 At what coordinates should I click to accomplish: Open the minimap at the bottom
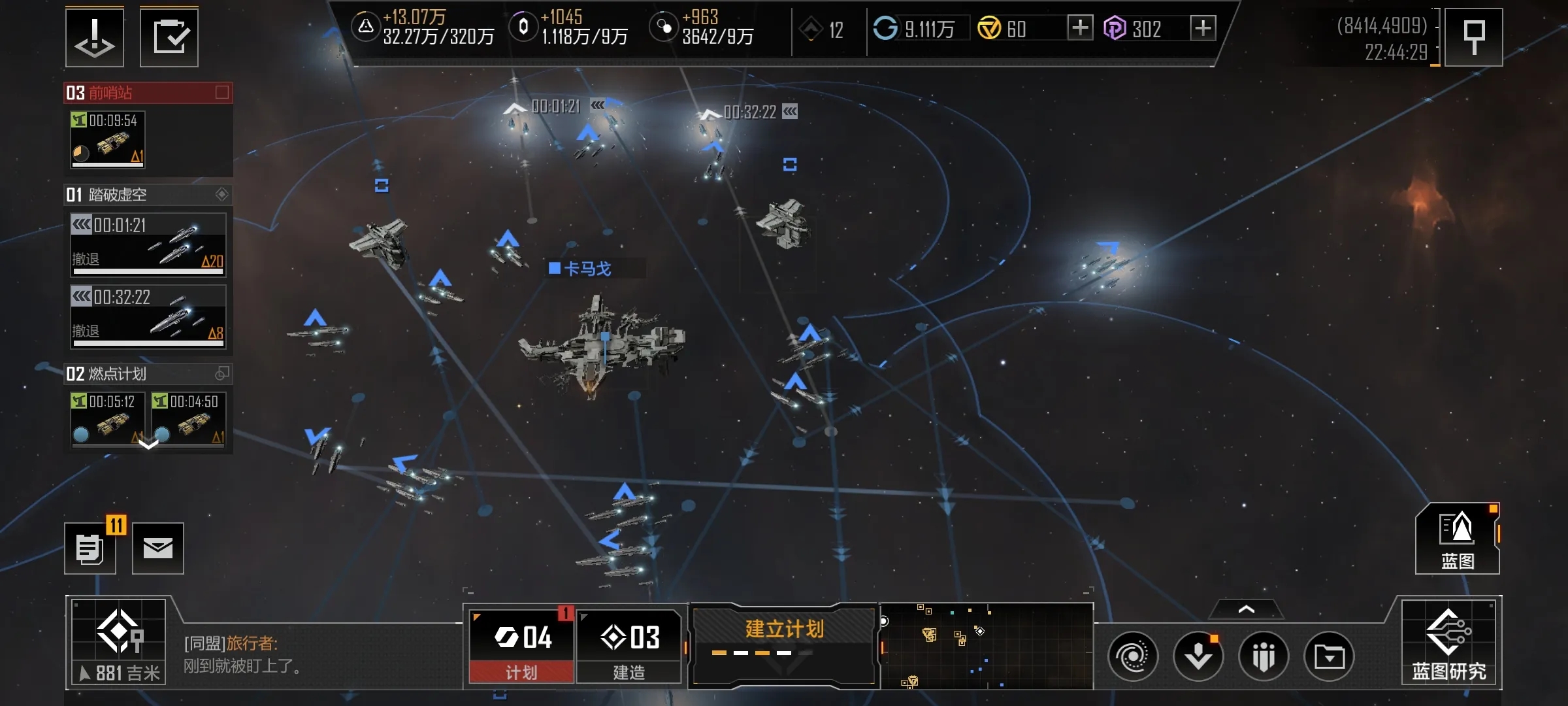[987, 646]
